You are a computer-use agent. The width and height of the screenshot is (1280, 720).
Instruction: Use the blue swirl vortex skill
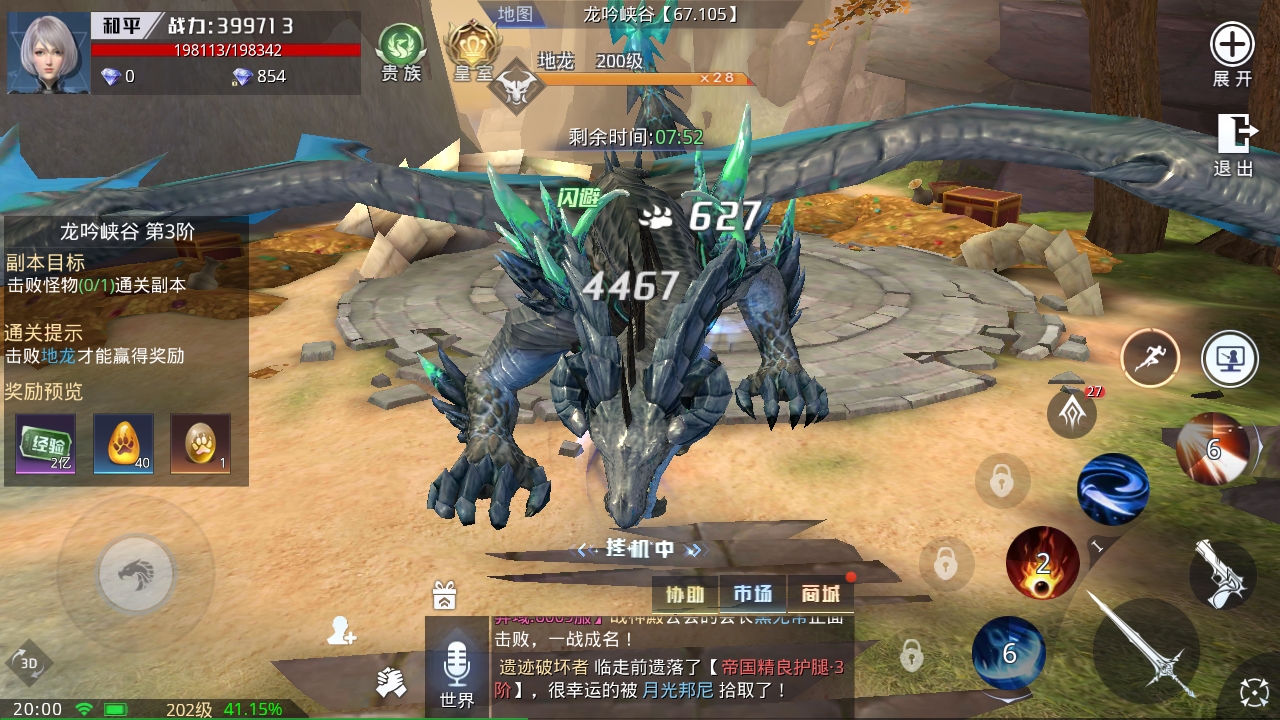point(1112,489)
